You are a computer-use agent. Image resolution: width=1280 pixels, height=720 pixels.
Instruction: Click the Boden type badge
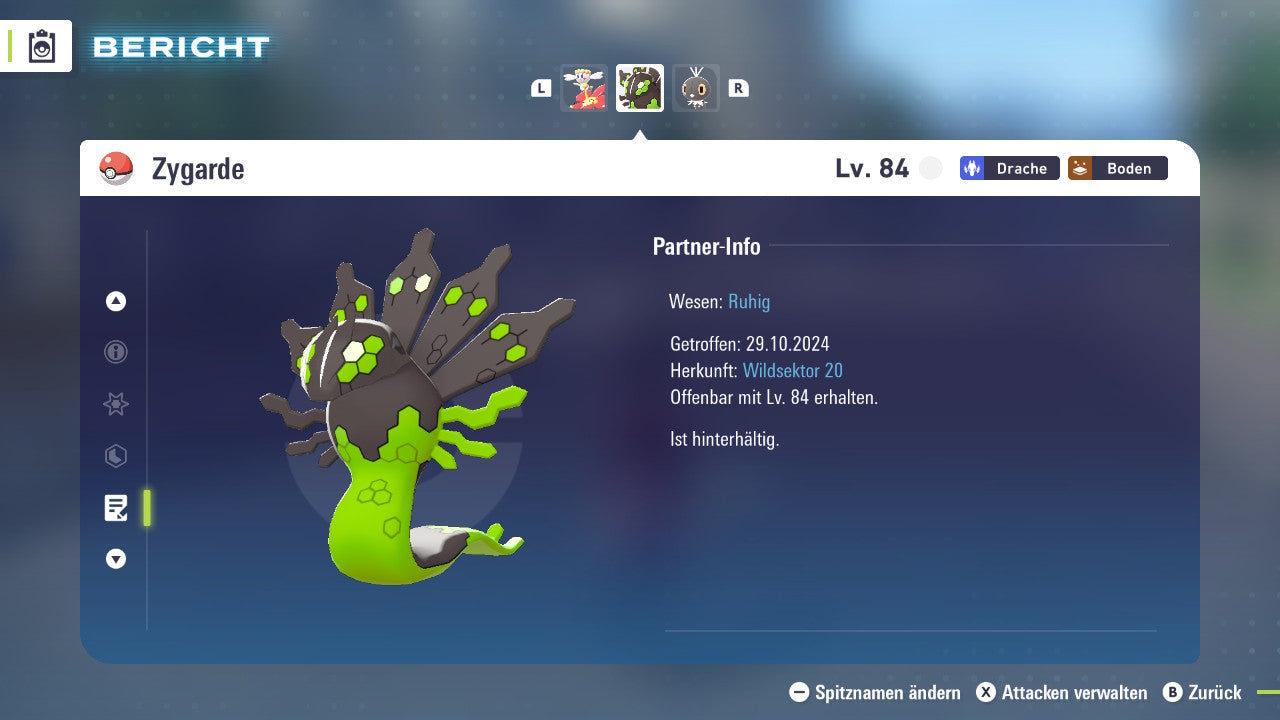click(1117, 168)
